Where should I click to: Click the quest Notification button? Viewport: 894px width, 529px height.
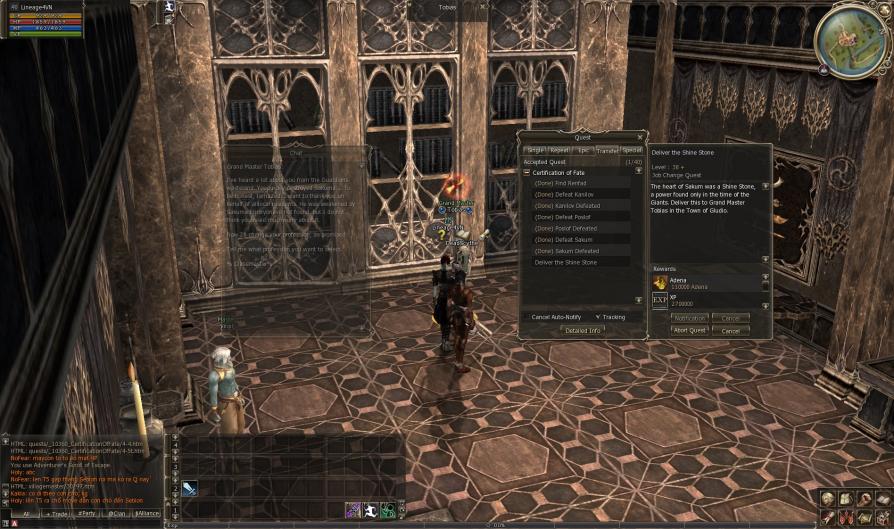click(690, 318)
